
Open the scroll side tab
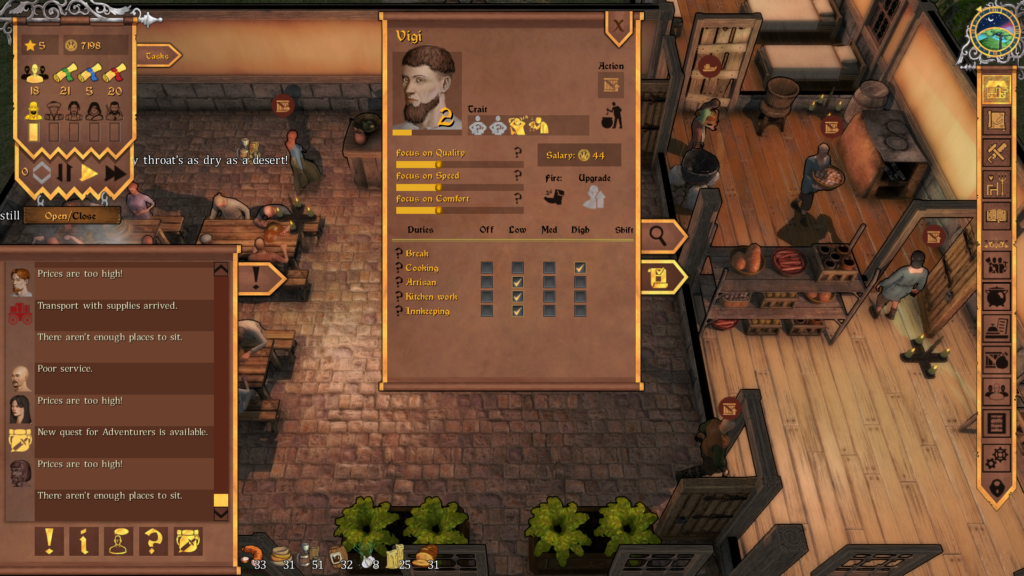tap(661, 277)
